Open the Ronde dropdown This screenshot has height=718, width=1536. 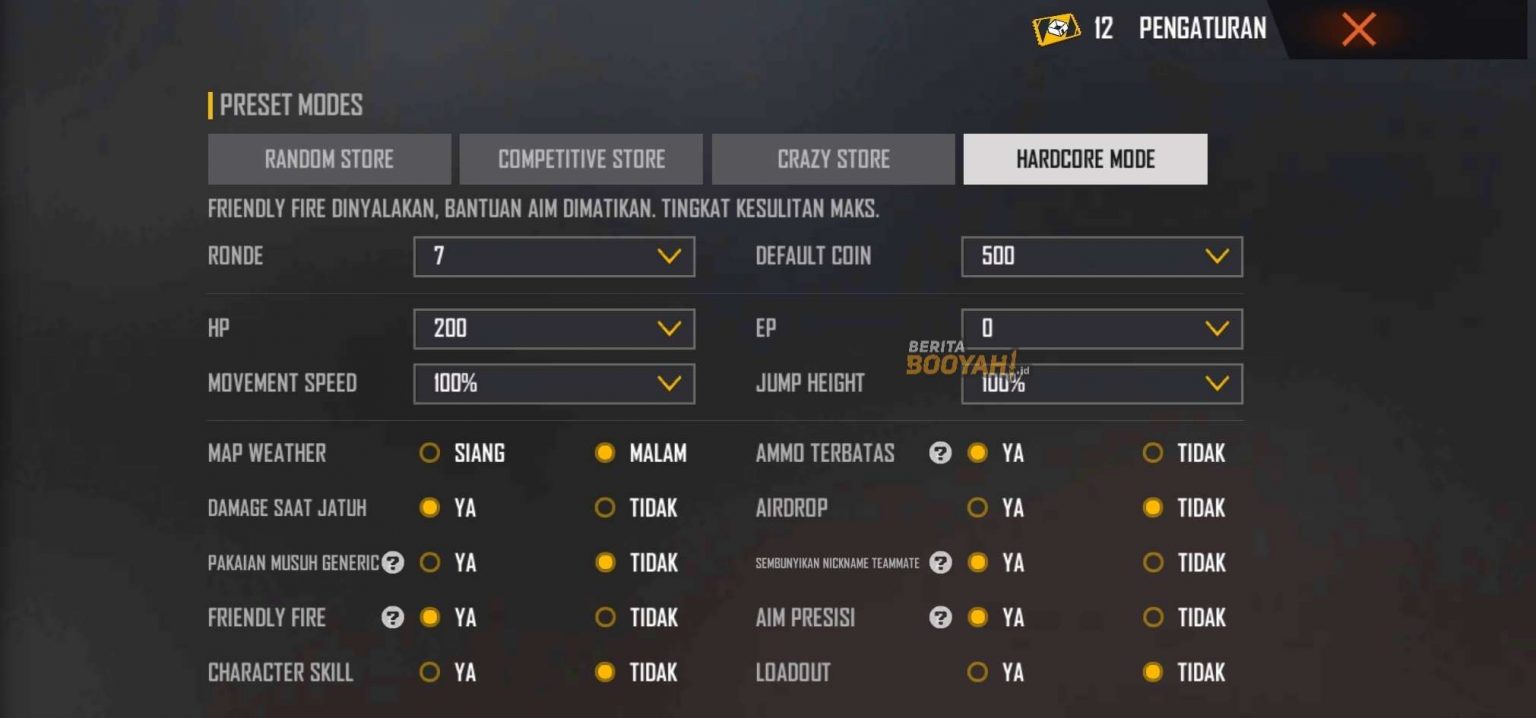coord(554,256)
